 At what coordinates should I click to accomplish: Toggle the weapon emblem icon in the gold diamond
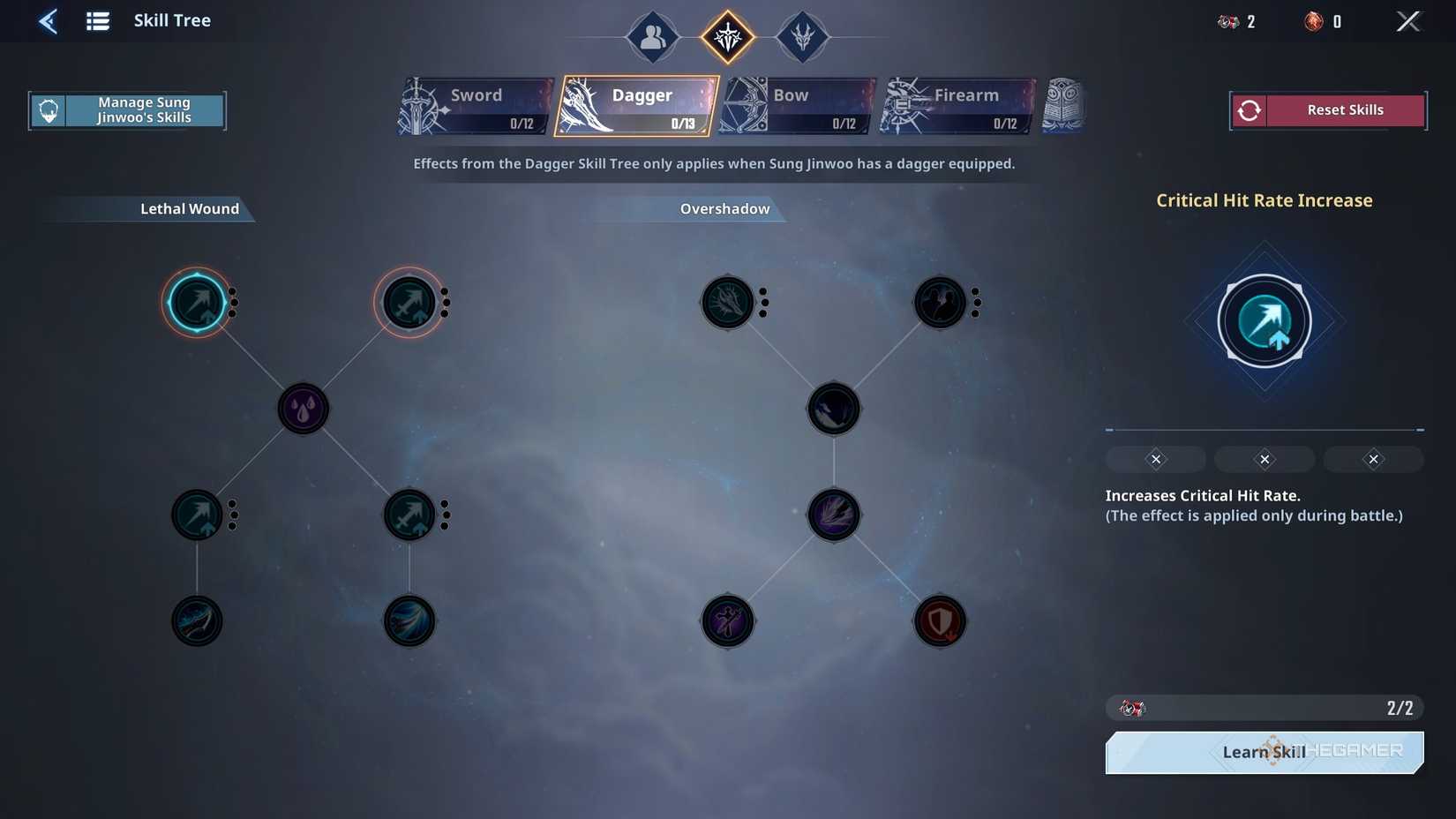[727, 37]
